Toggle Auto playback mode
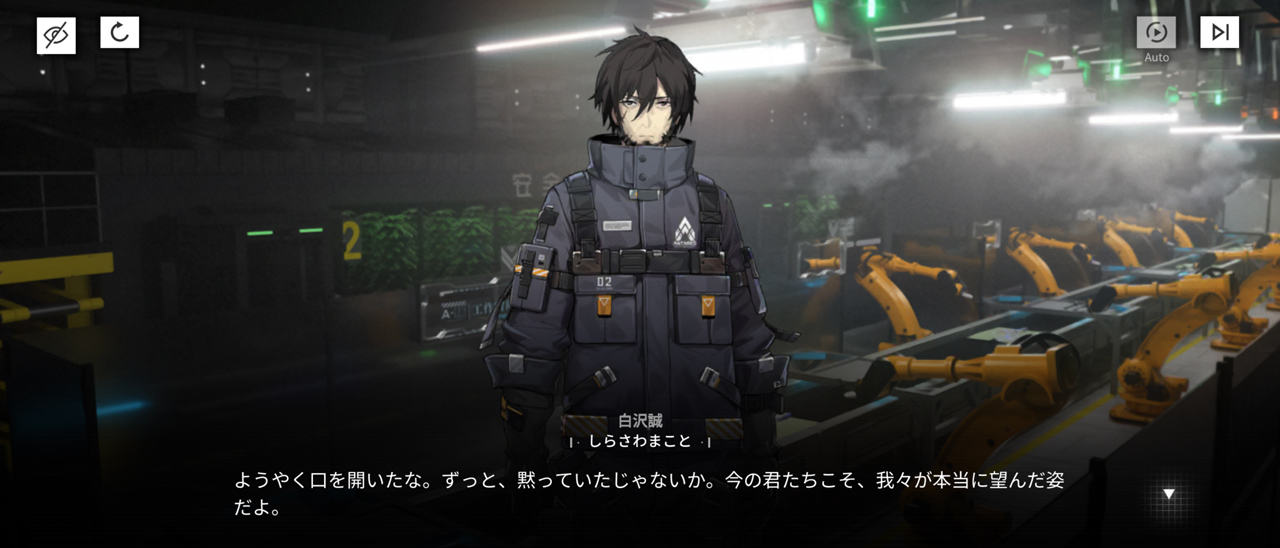 (x=1156, y=33)
